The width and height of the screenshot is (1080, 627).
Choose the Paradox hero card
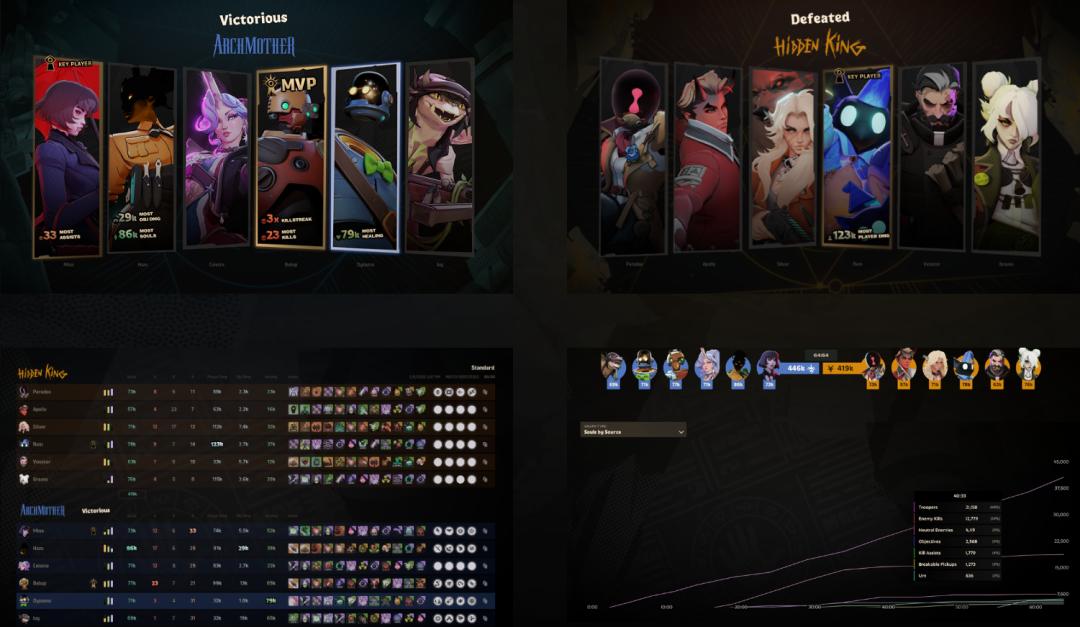coord(633,158)
